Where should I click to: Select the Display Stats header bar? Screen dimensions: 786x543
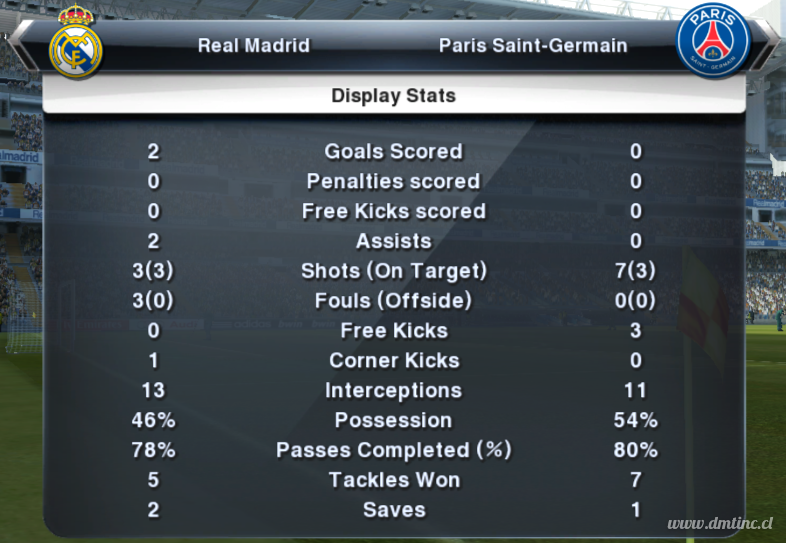click(393, 96)
